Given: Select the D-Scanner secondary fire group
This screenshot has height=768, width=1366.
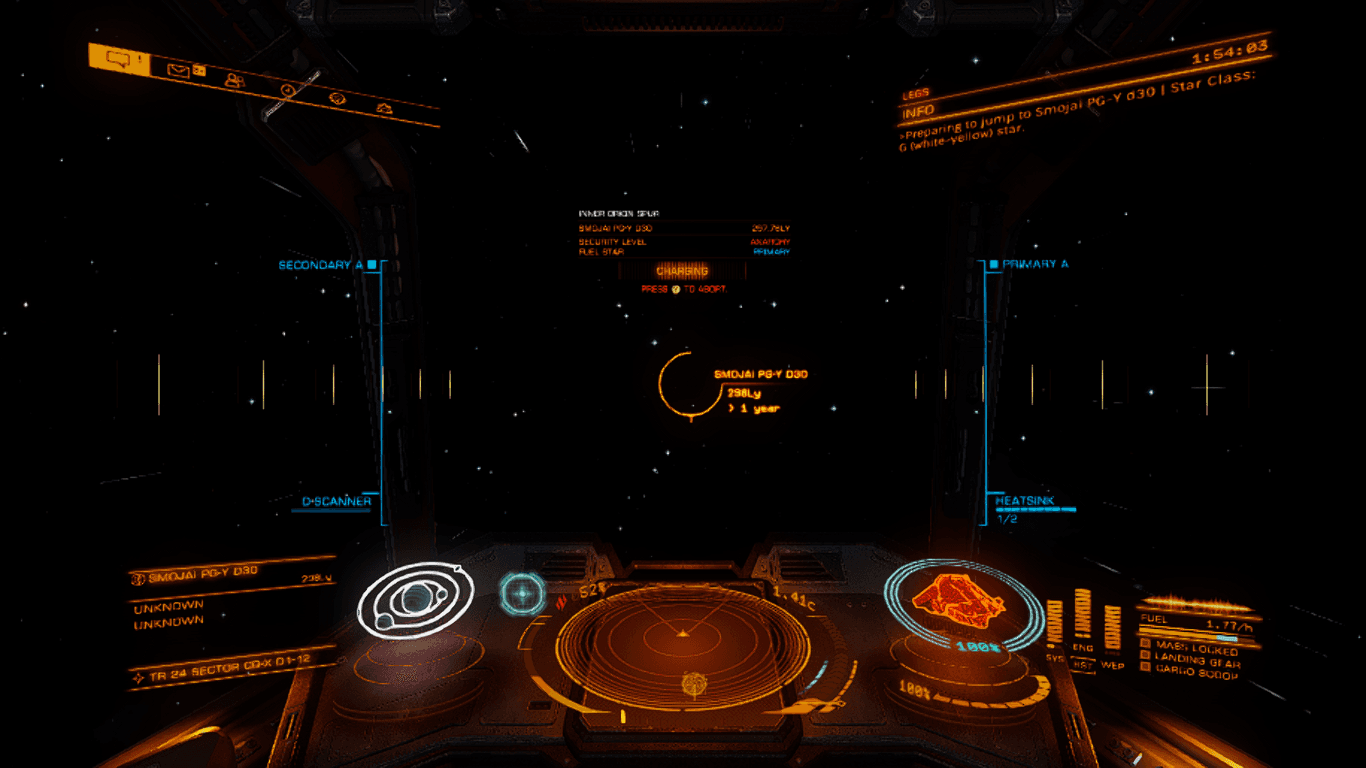Looking at the screenshot, I should [337, 502].
